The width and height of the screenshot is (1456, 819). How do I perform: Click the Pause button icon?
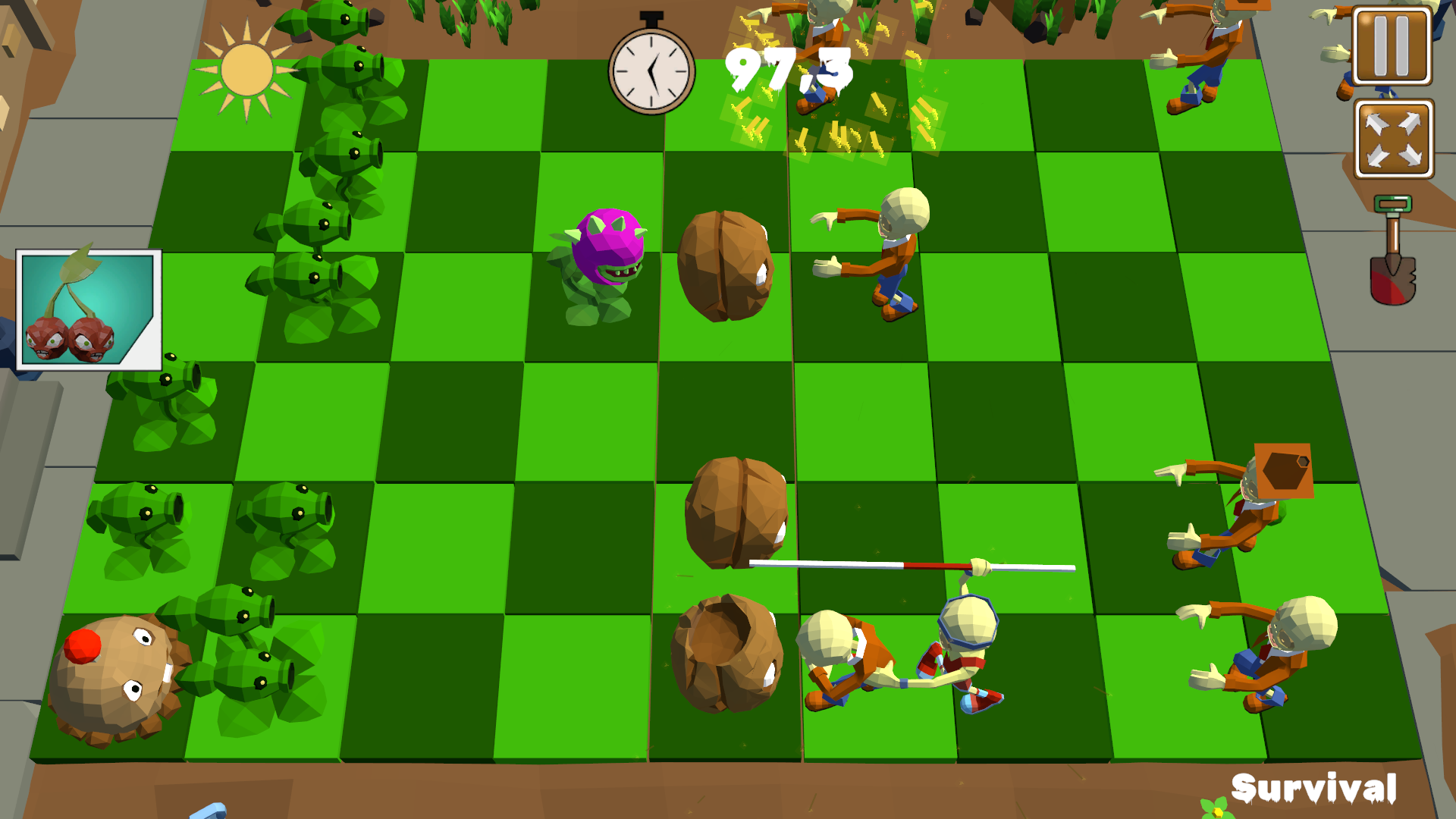click(x=1394, y=43)
